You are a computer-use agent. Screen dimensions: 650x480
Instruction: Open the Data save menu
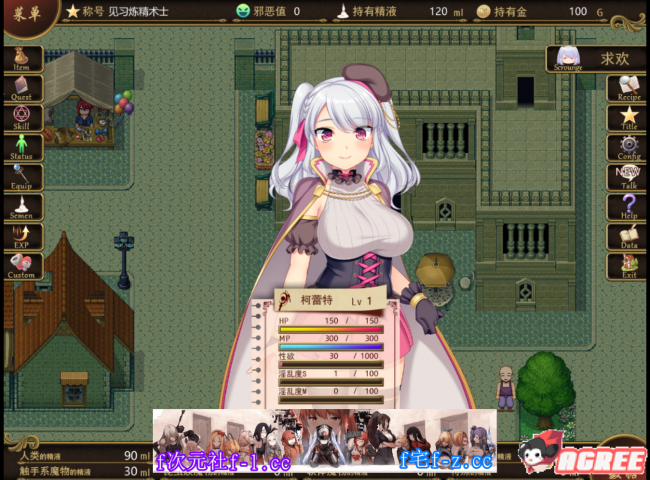pos(628,237)
